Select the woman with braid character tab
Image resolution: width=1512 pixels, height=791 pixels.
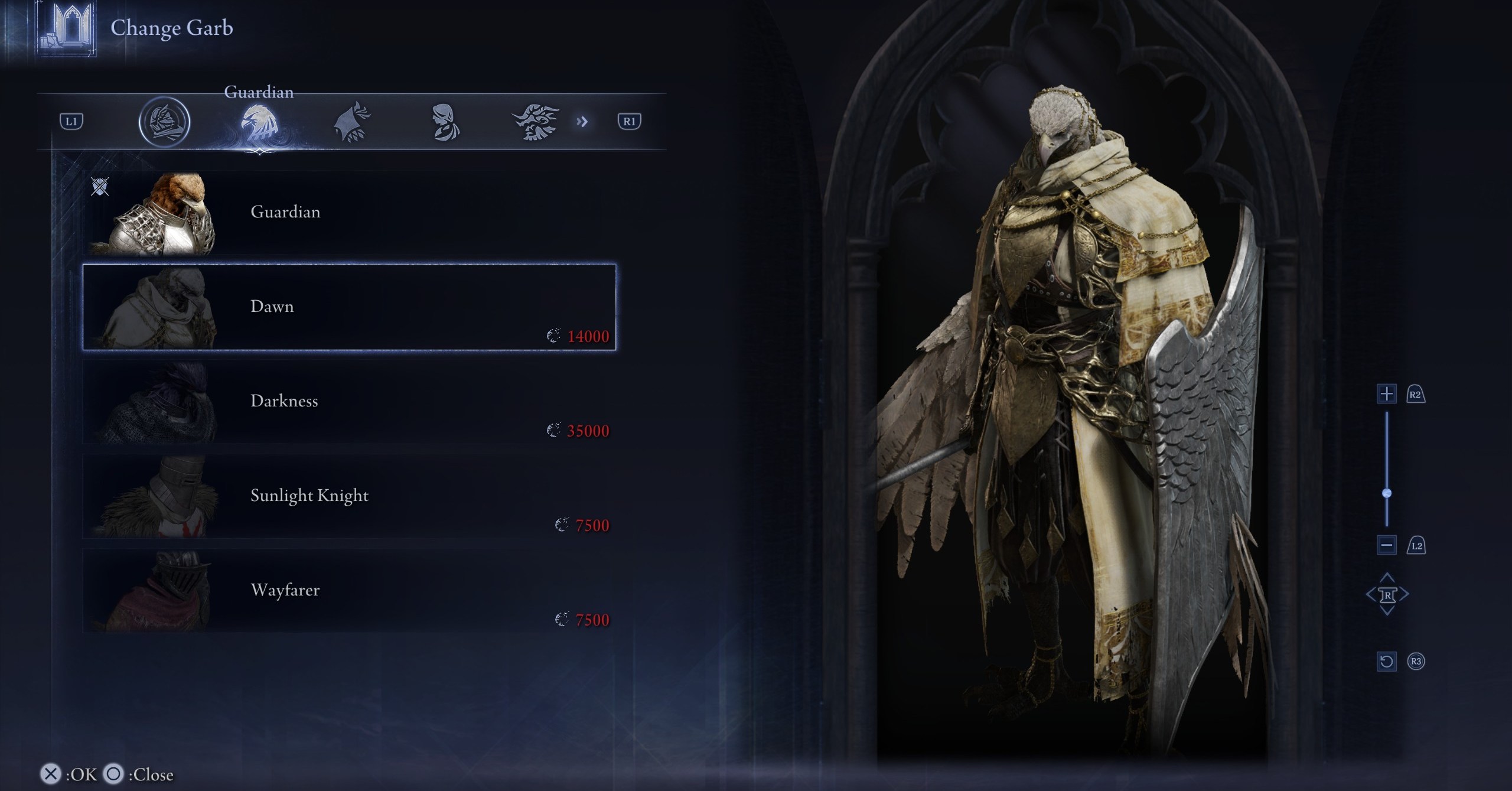(444, 122)
